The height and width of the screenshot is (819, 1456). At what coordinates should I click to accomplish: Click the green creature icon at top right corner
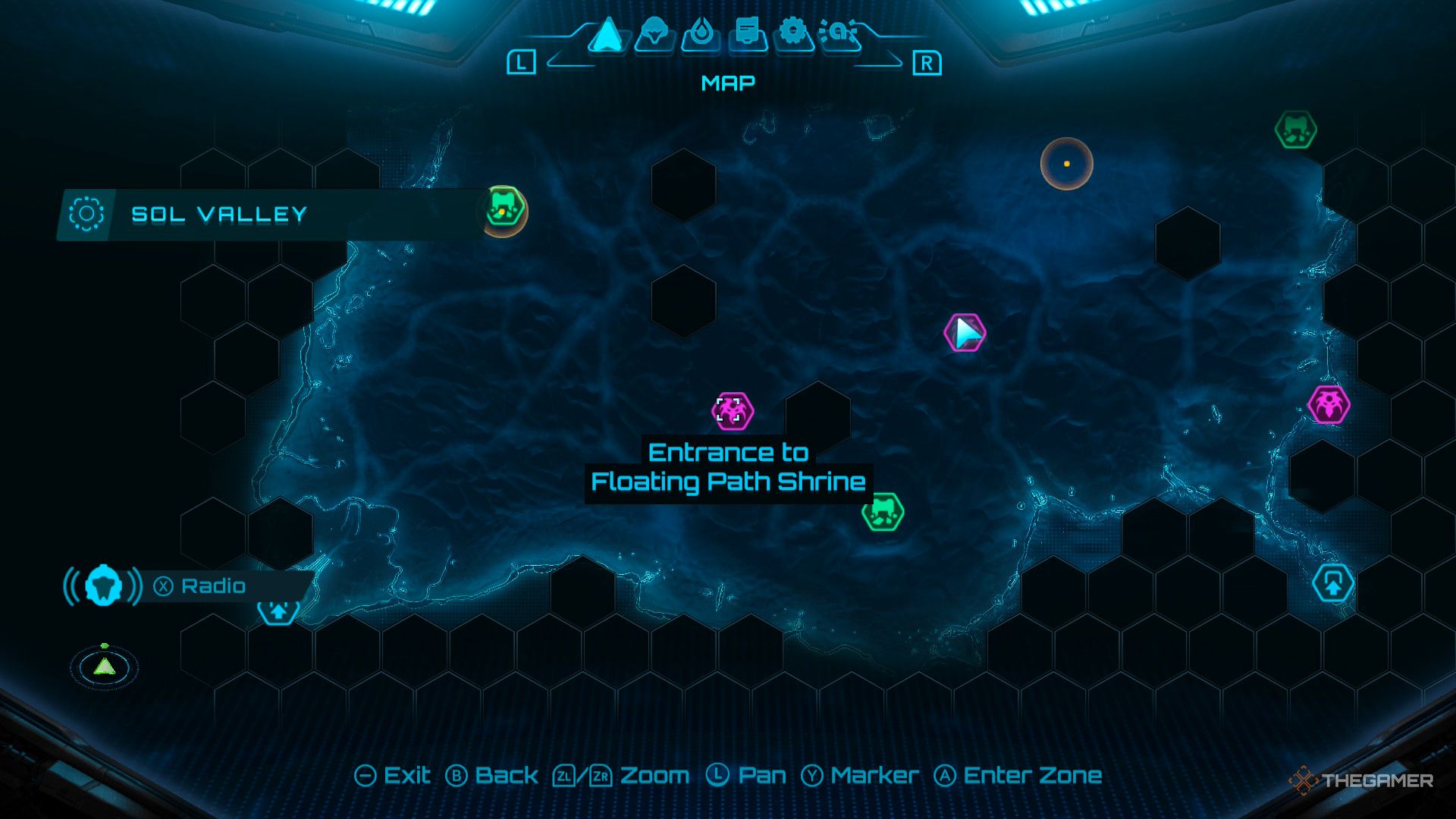(x=1297, y=129)
